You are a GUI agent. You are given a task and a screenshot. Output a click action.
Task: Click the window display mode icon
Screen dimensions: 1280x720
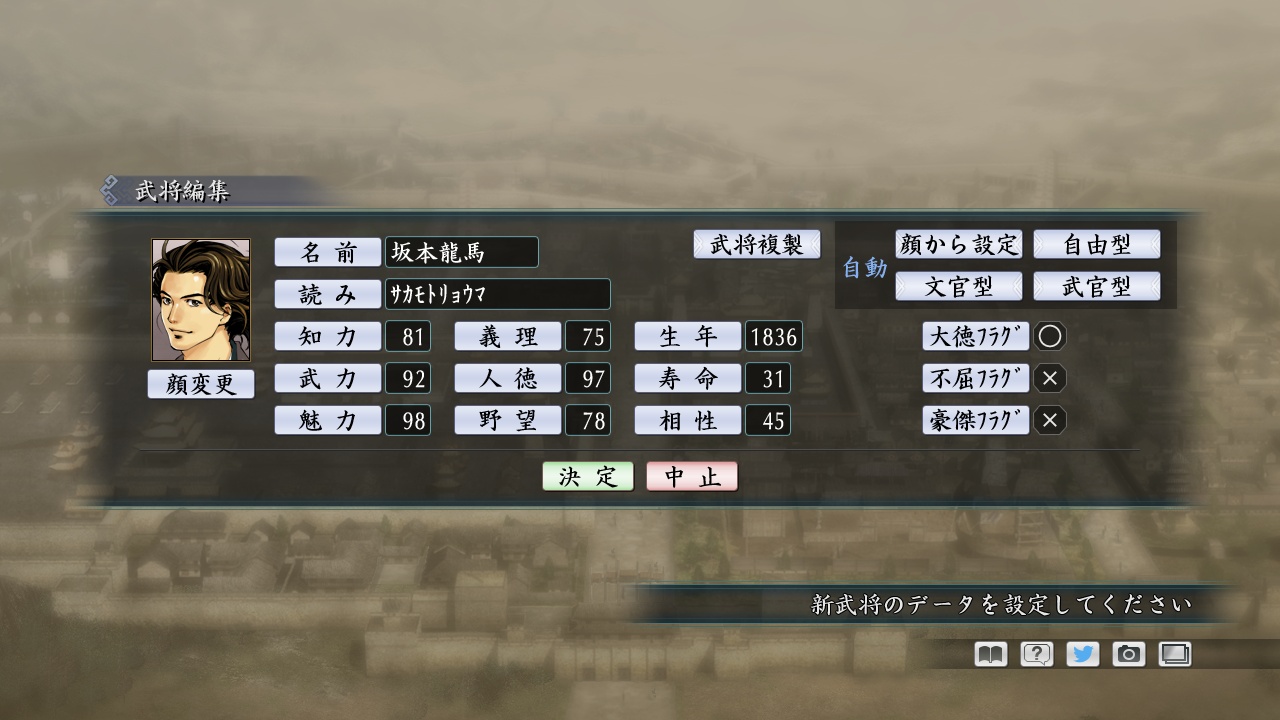(1175, 654)
